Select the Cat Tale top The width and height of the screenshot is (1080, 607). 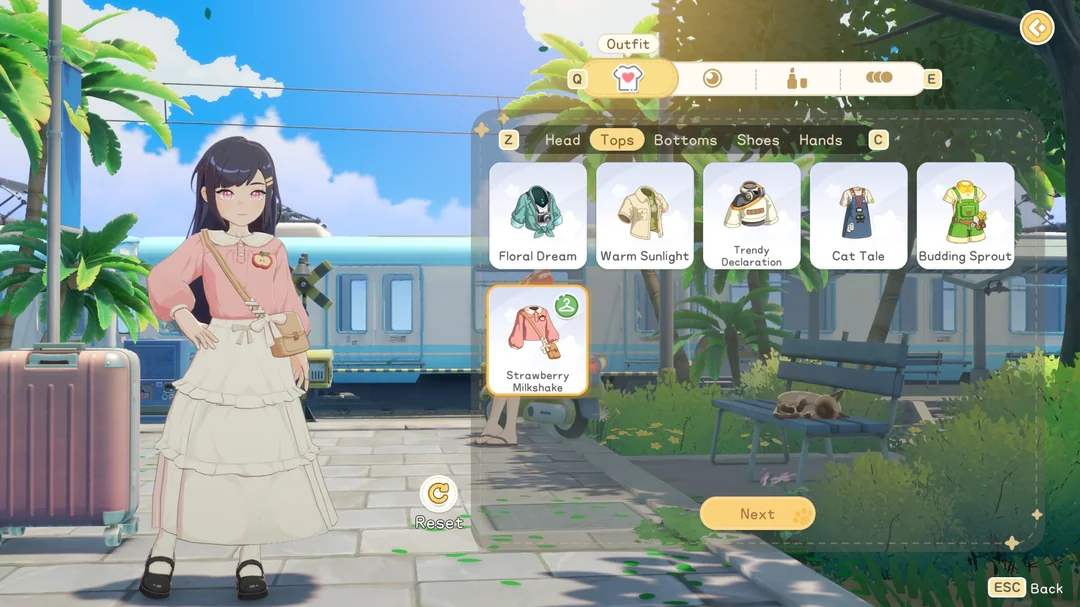[858, 215]
